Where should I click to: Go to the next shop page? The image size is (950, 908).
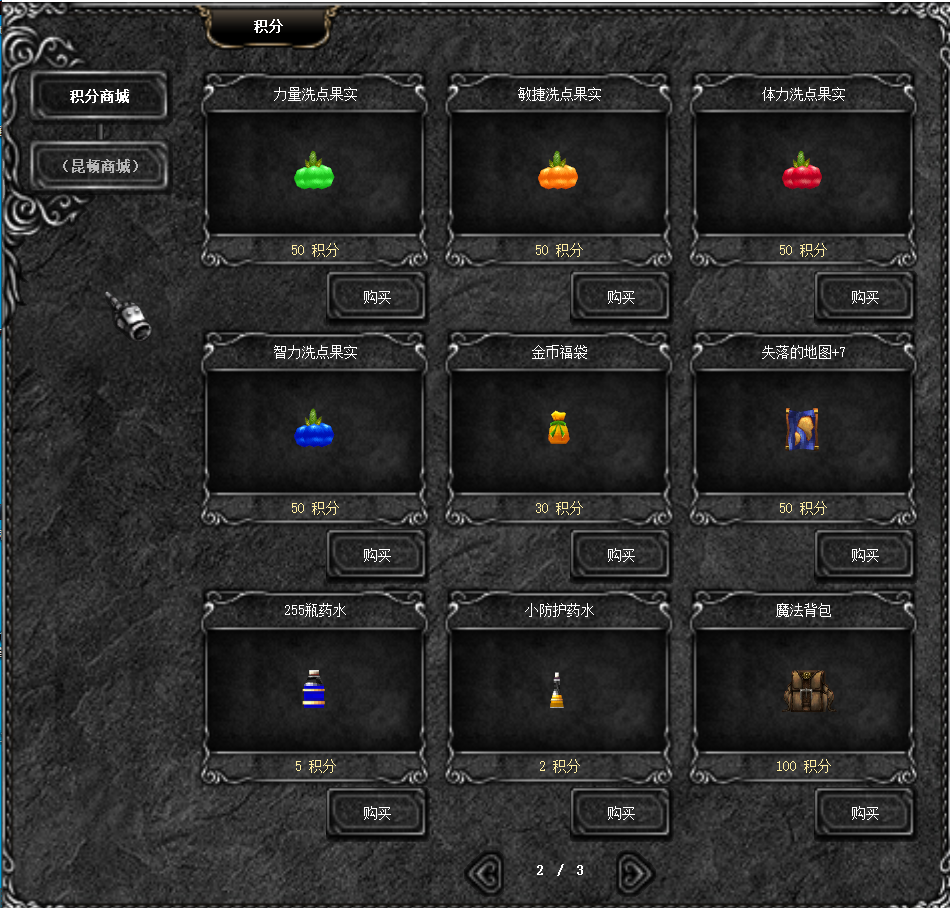(634, 873)
